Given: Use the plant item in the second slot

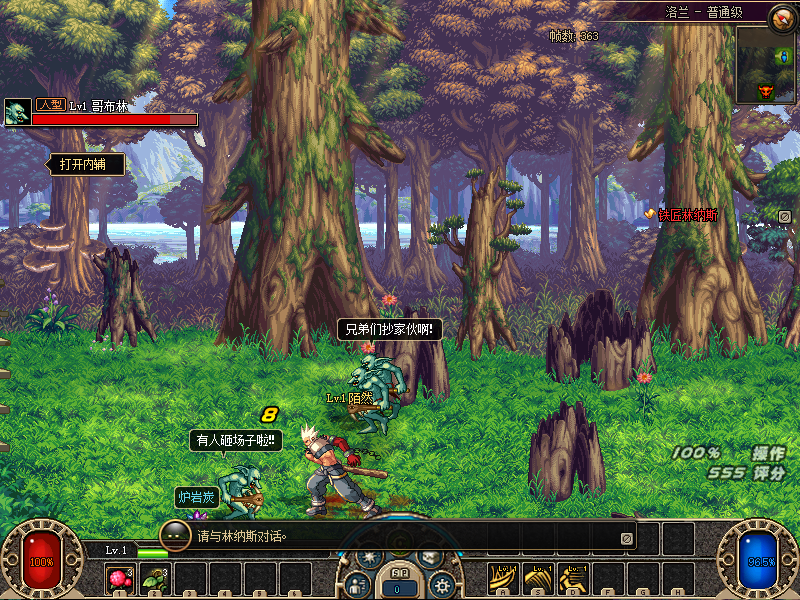Looking at the screenshot, I should (155, 579).
